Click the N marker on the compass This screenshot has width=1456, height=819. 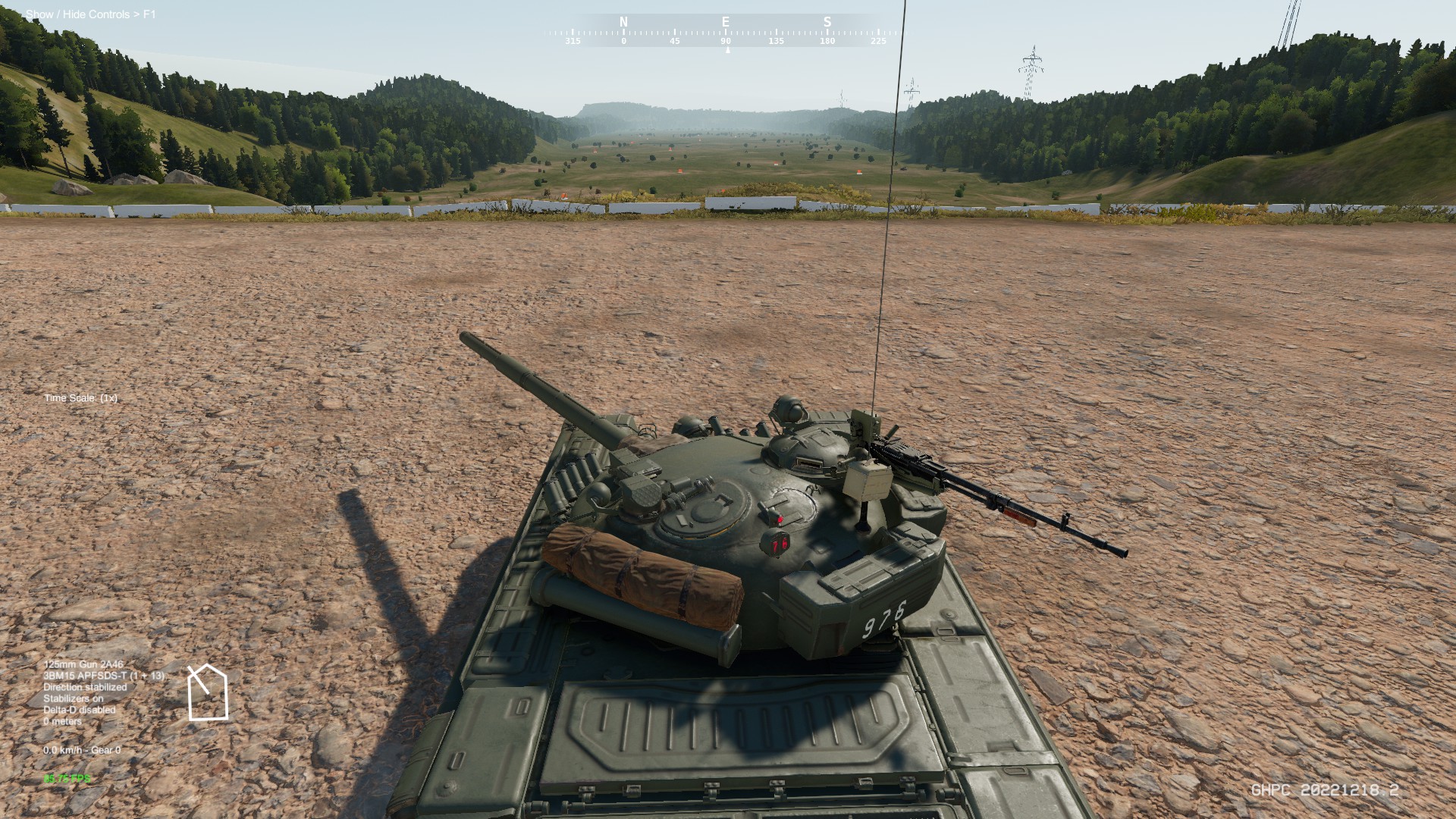coord(623,22)
